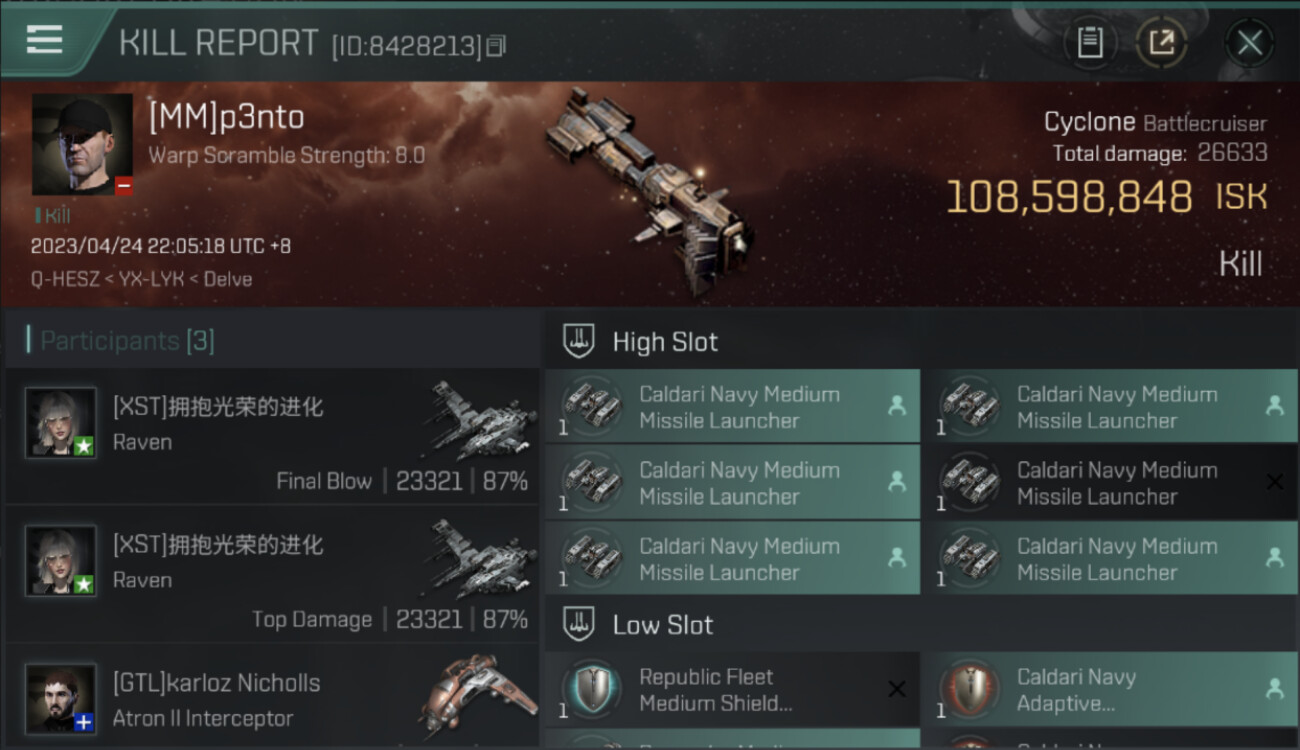
Task: Open the Final Blow Raven participant entry
Action: coord(272,437)
